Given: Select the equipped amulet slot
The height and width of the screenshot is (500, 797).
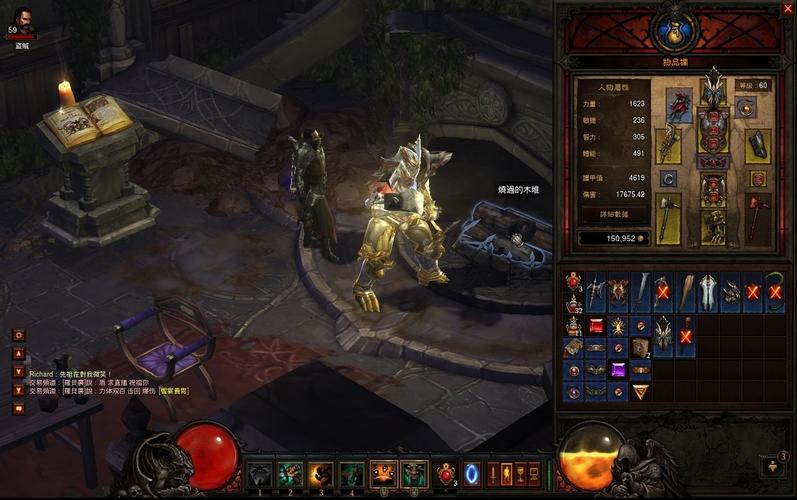Looking at the screenshot, I should (745, 107).
